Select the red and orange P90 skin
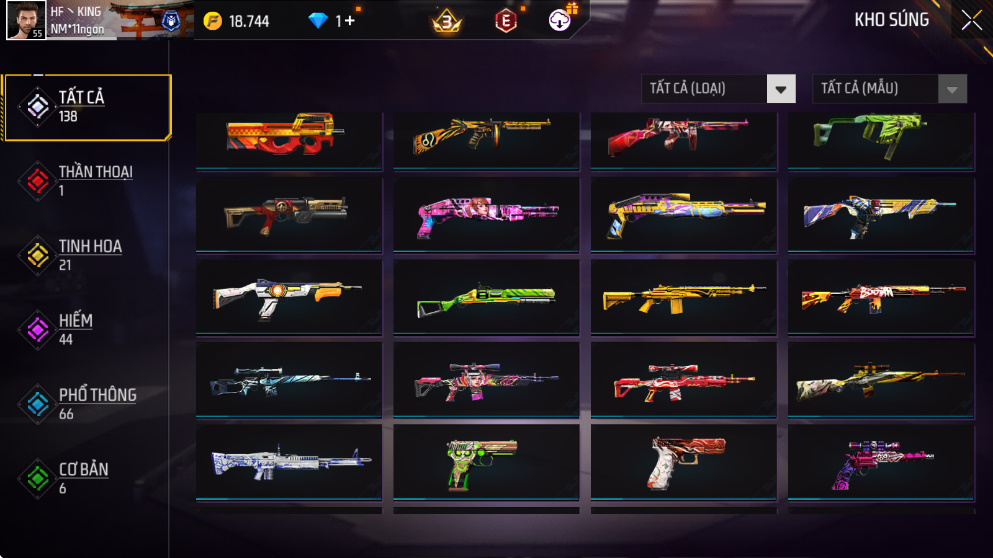Viewport: 993px width, 558px height. click(x=288, y=136)
